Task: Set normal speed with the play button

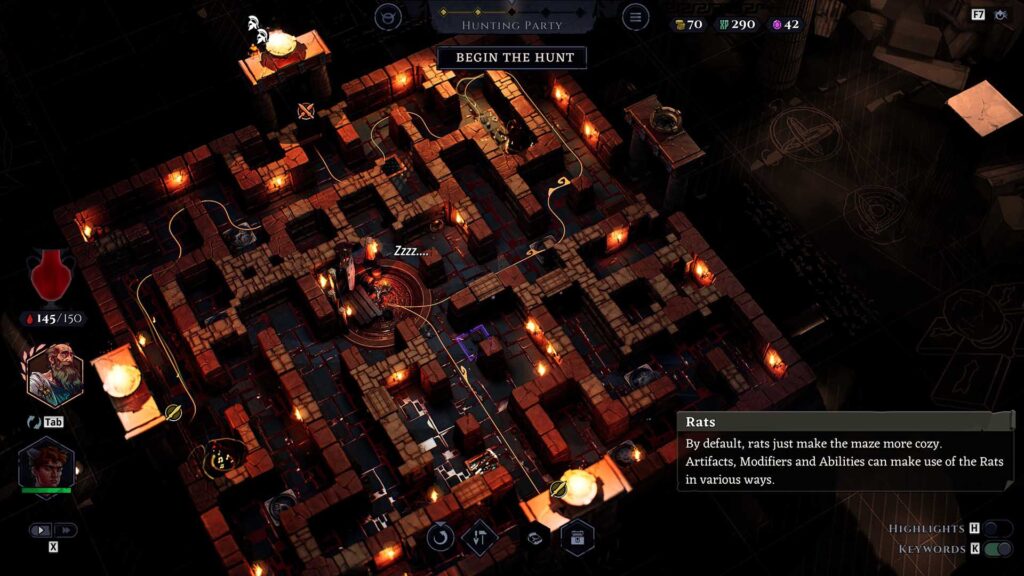Action: (41, 530)
